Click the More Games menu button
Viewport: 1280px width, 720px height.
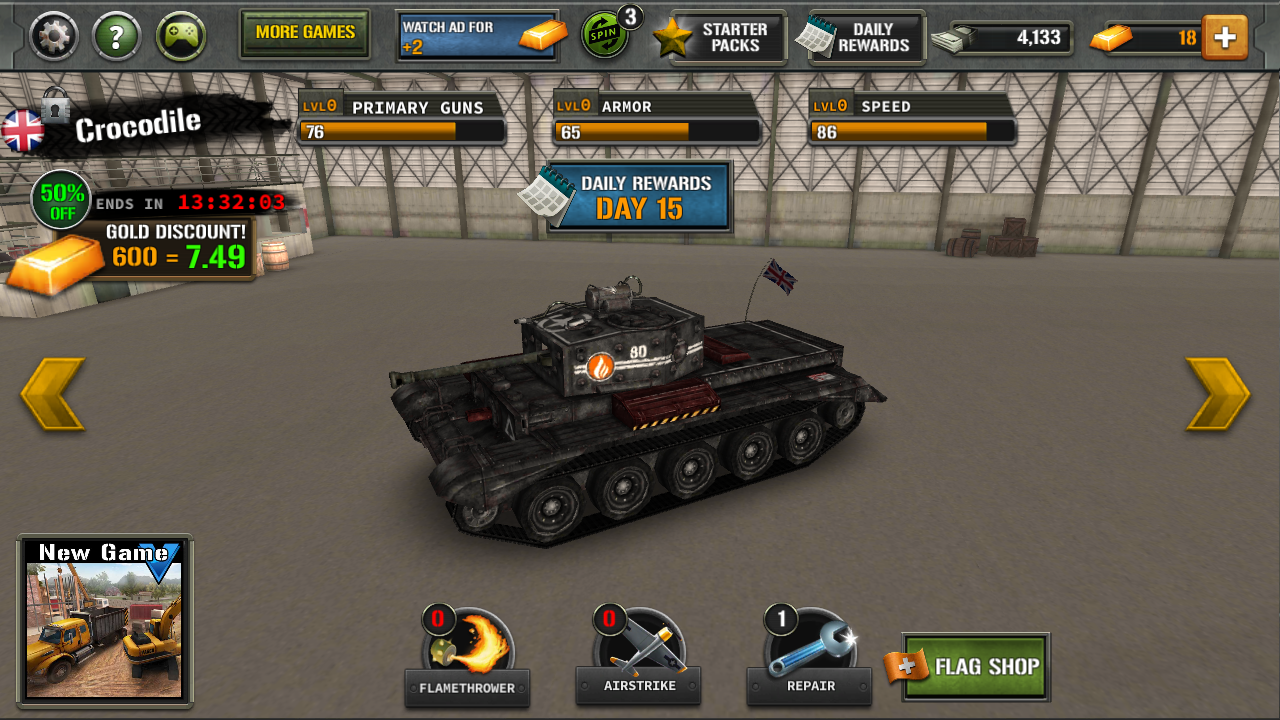coord(304,33)
